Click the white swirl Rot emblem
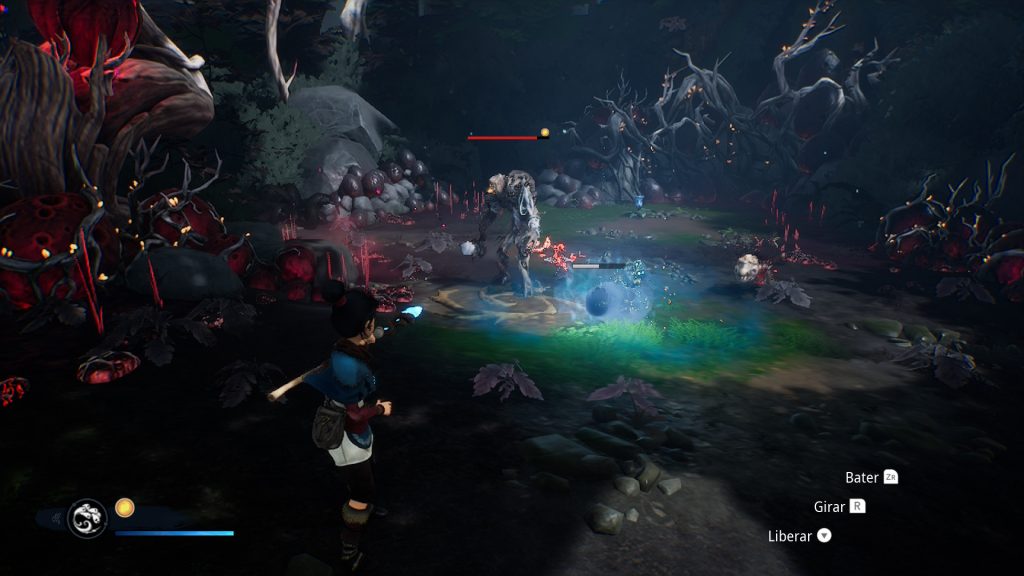This screenshot has width=1024, height=576. (87, 518)
